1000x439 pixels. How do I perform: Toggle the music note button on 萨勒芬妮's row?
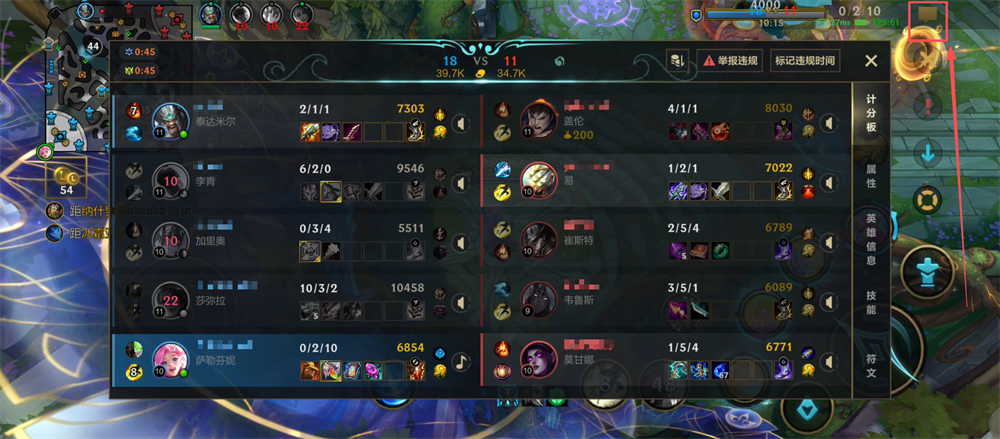coord(461,362)
